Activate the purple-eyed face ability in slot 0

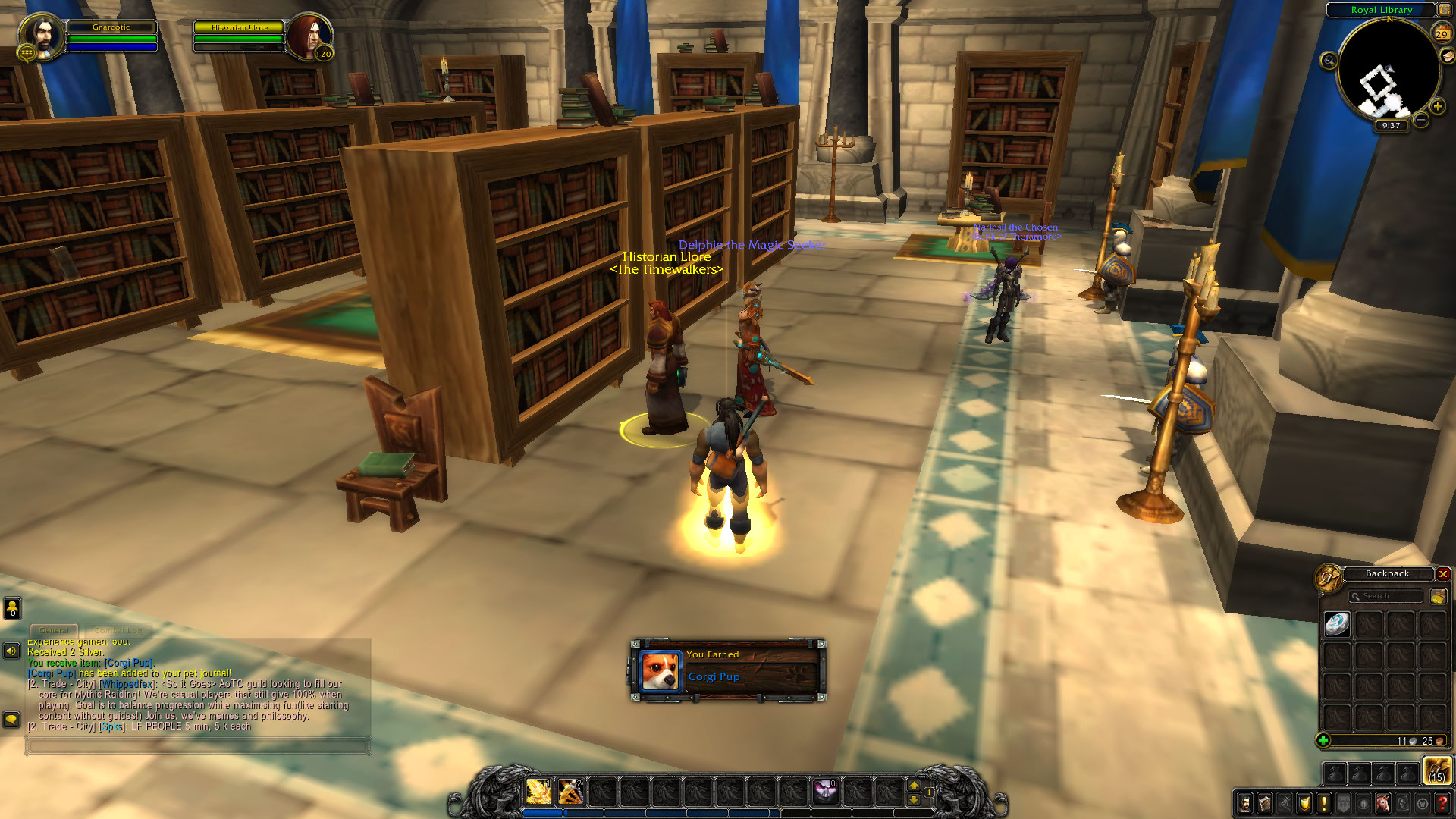coord(825,792)
